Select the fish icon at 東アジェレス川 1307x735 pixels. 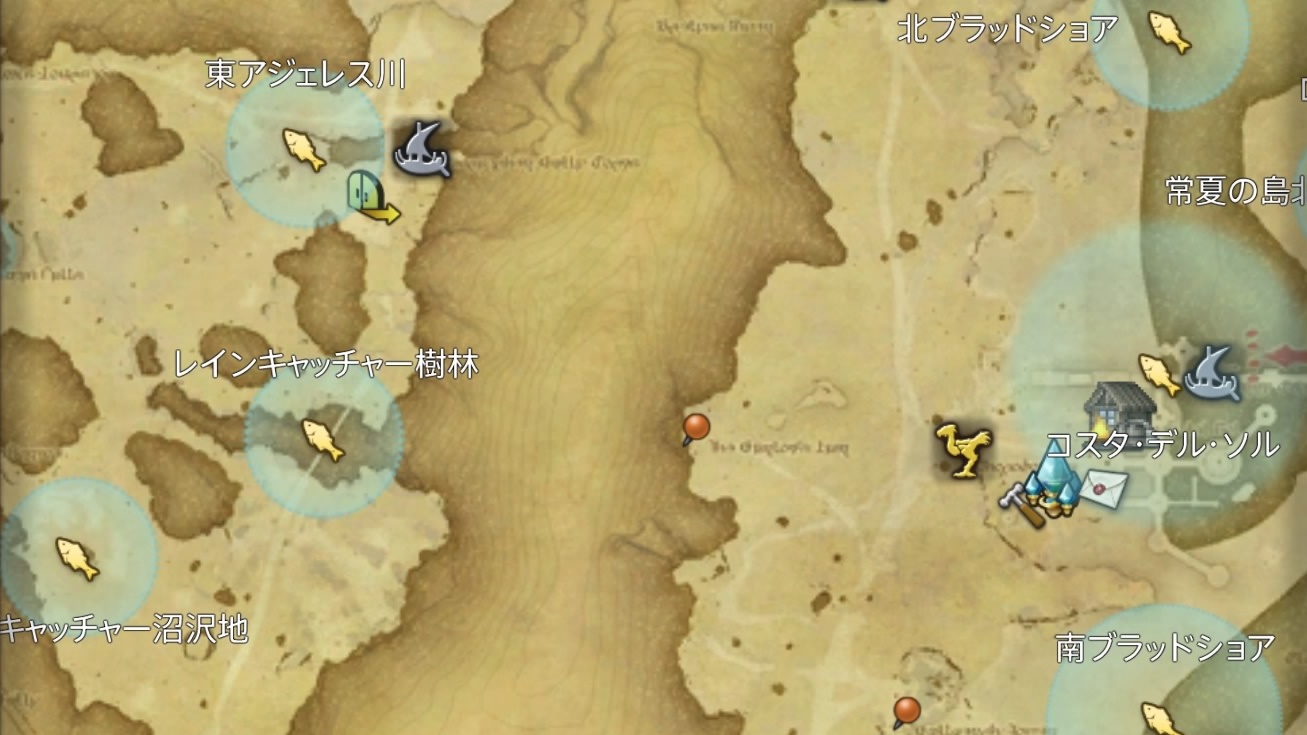(300, 147)
